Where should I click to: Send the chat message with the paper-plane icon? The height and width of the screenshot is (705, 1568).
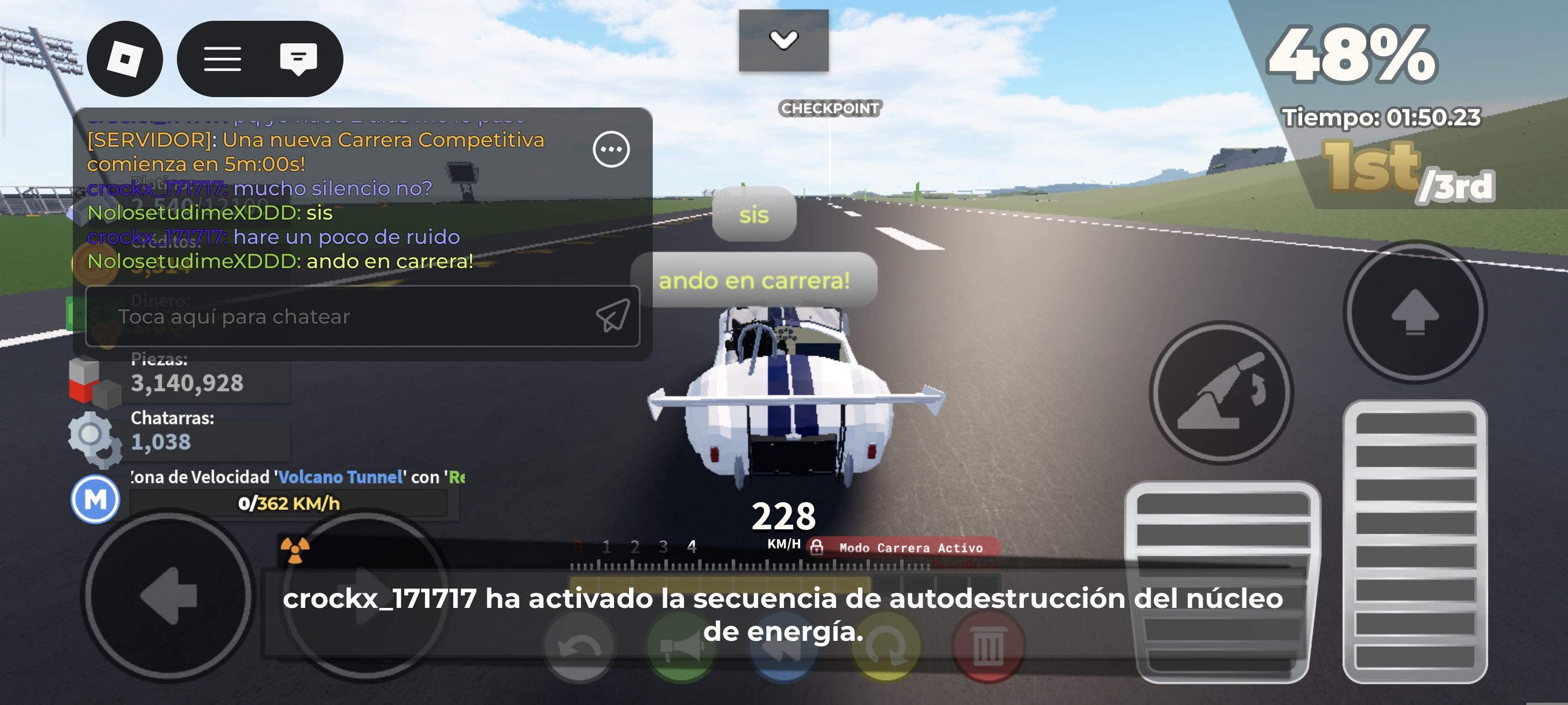coord(612,315)
